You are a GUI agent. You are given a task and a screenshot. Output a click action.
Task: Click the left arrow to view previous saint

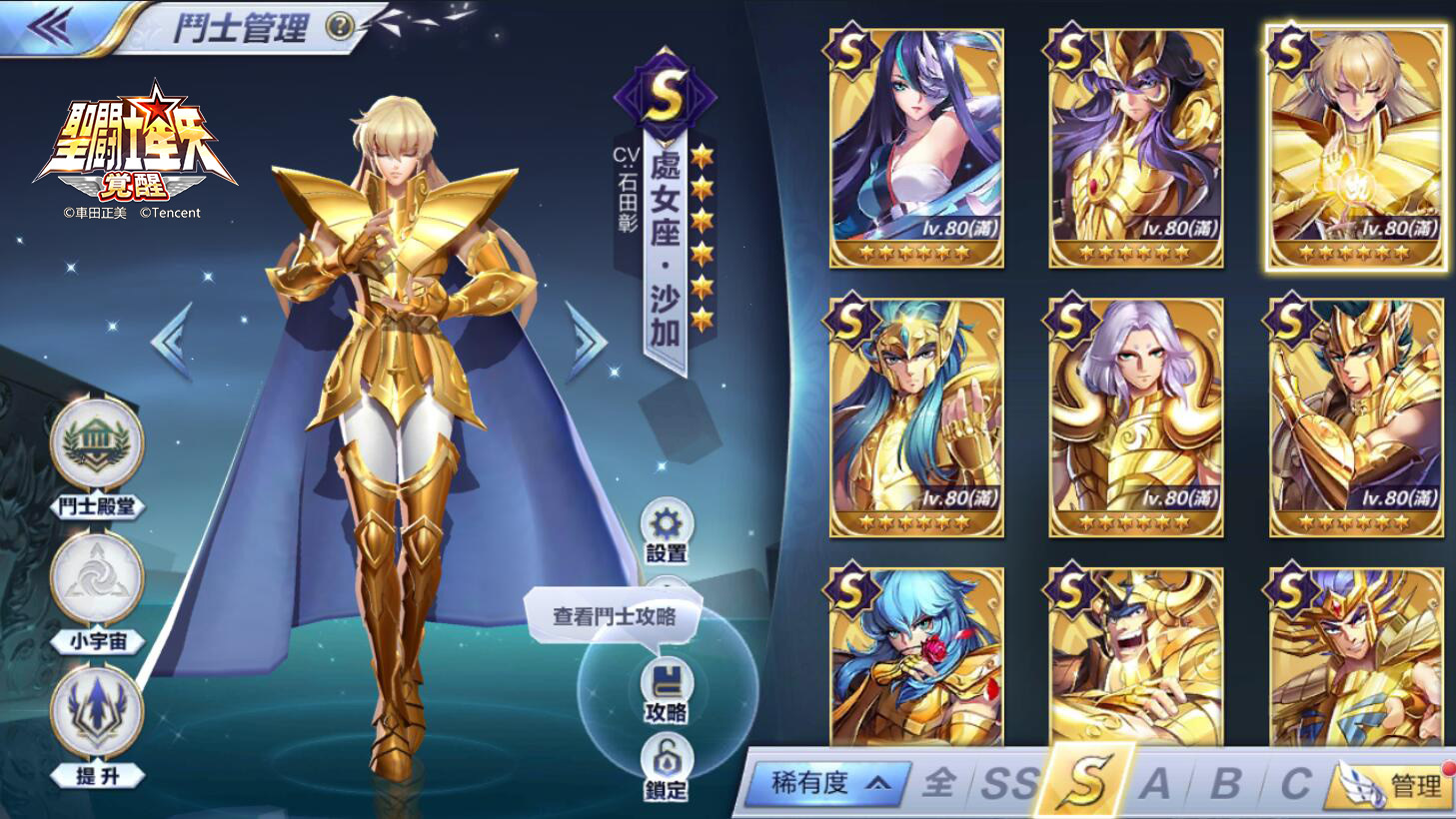[x=175, y=341]
